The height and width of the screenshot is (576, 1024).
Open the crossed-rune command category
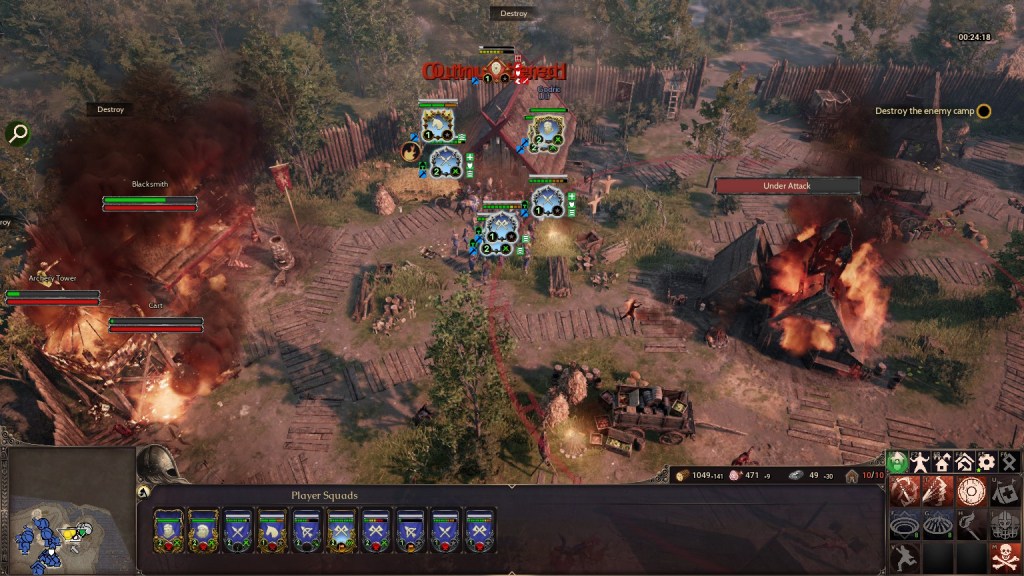1009,462
